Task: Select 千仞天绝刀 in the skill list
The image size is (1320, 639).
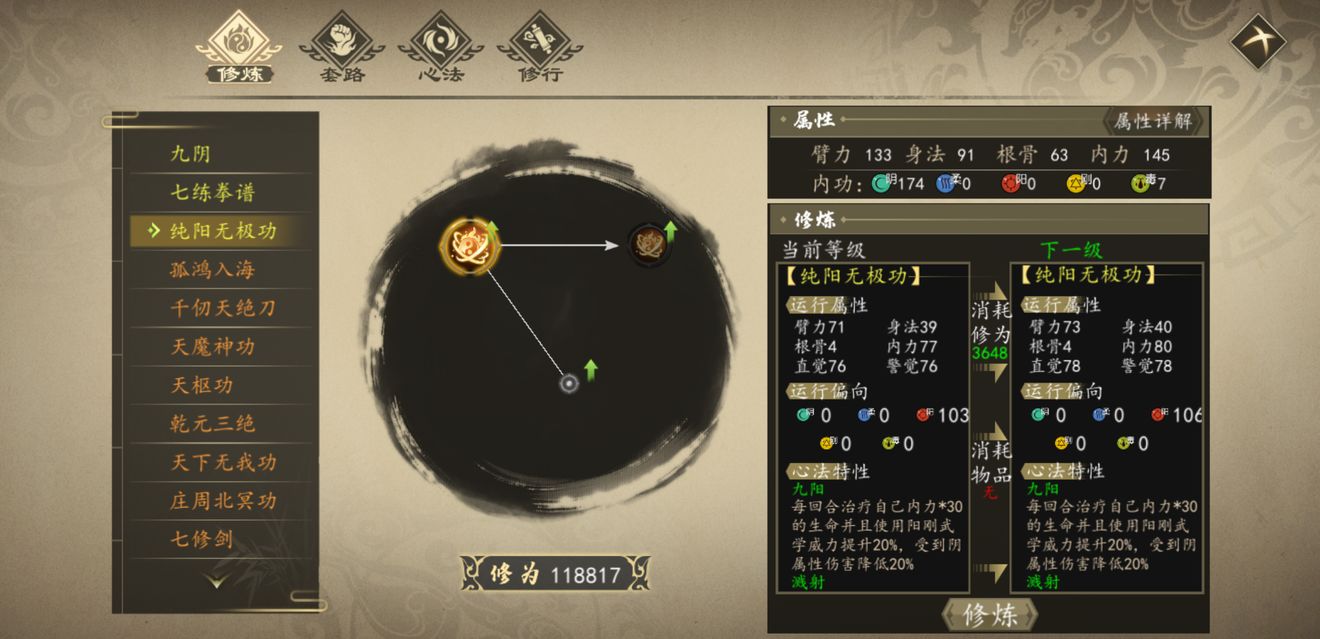Action: click(x=222, y=308)
